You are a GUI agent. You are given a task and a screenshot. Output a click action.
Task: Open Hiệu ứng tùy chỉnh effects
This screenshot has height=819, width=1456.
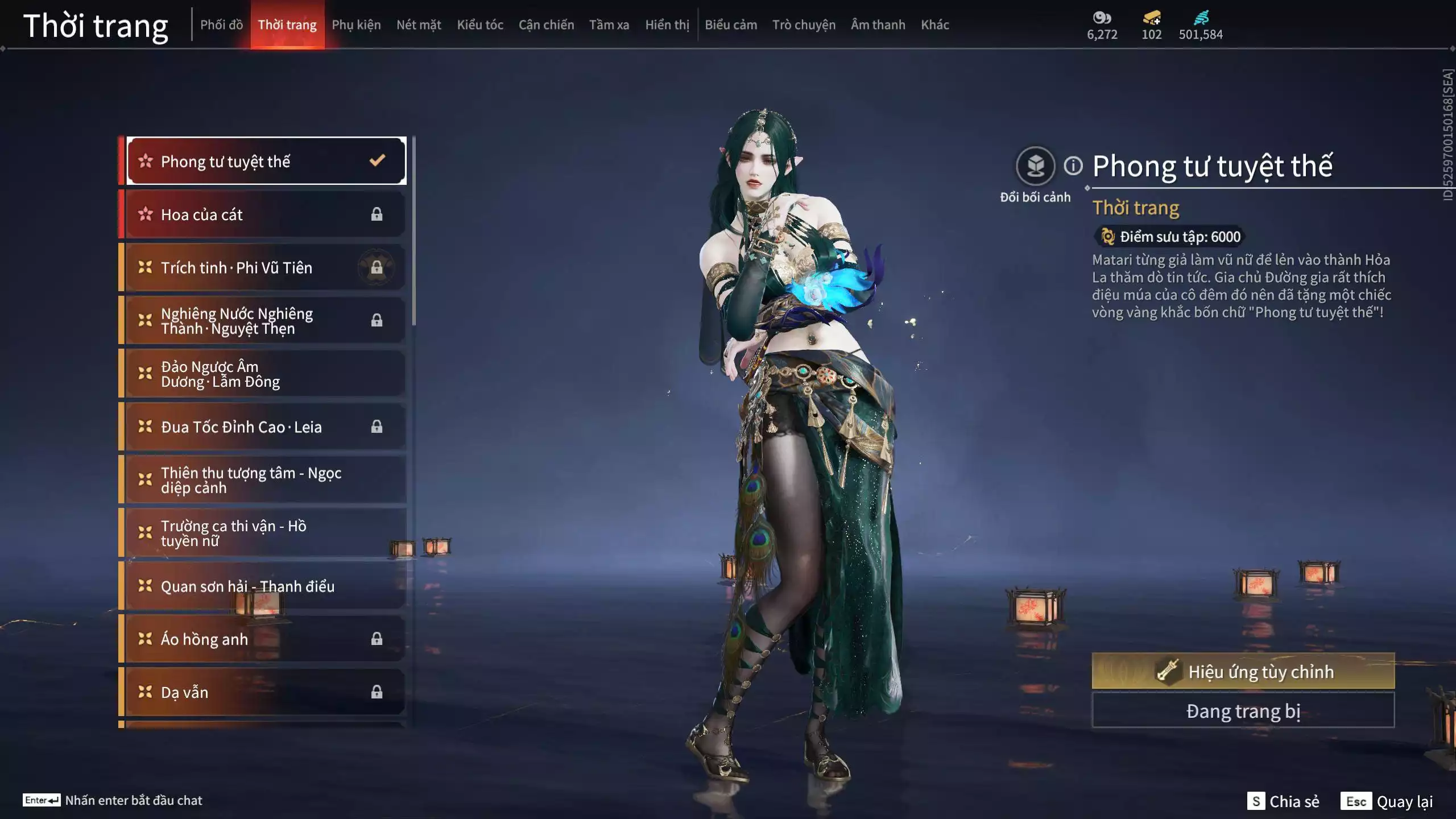coord(1243,671)
